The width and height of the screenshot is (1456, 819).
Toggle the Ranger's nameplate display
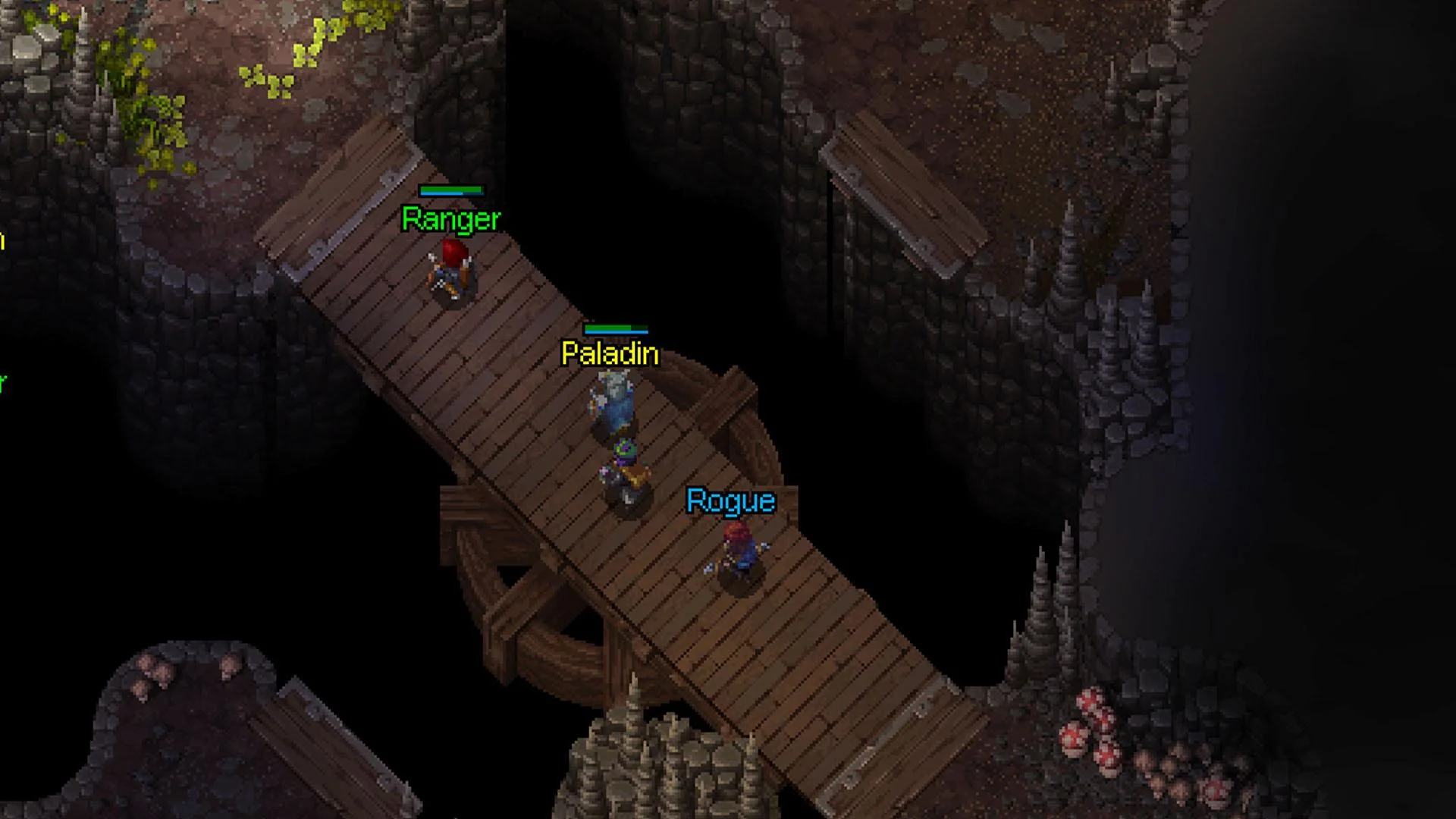(x=450, y=220)
